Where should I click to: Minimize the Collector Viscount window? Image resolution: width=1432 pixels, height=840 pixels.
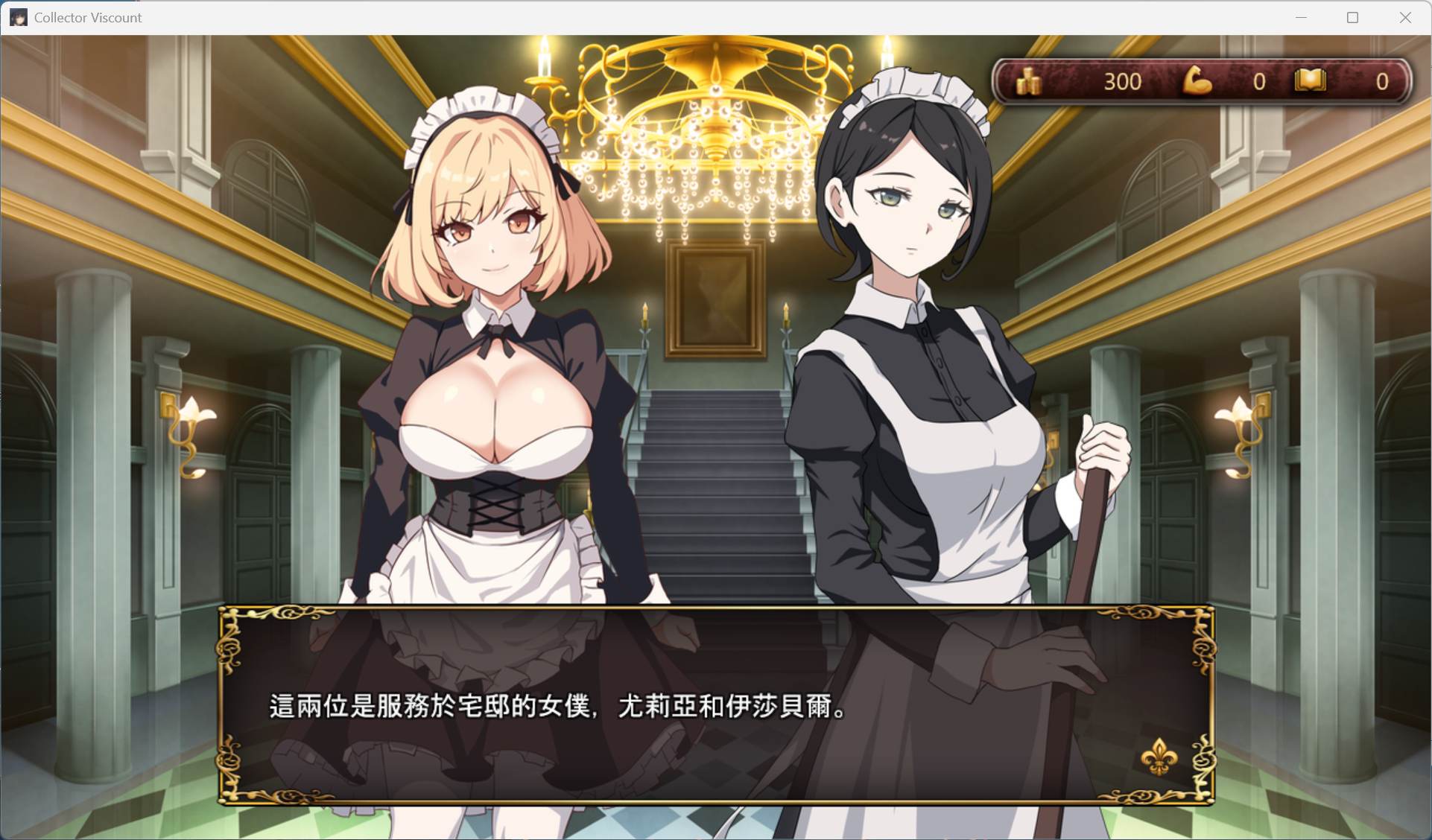coord(1301,18)
